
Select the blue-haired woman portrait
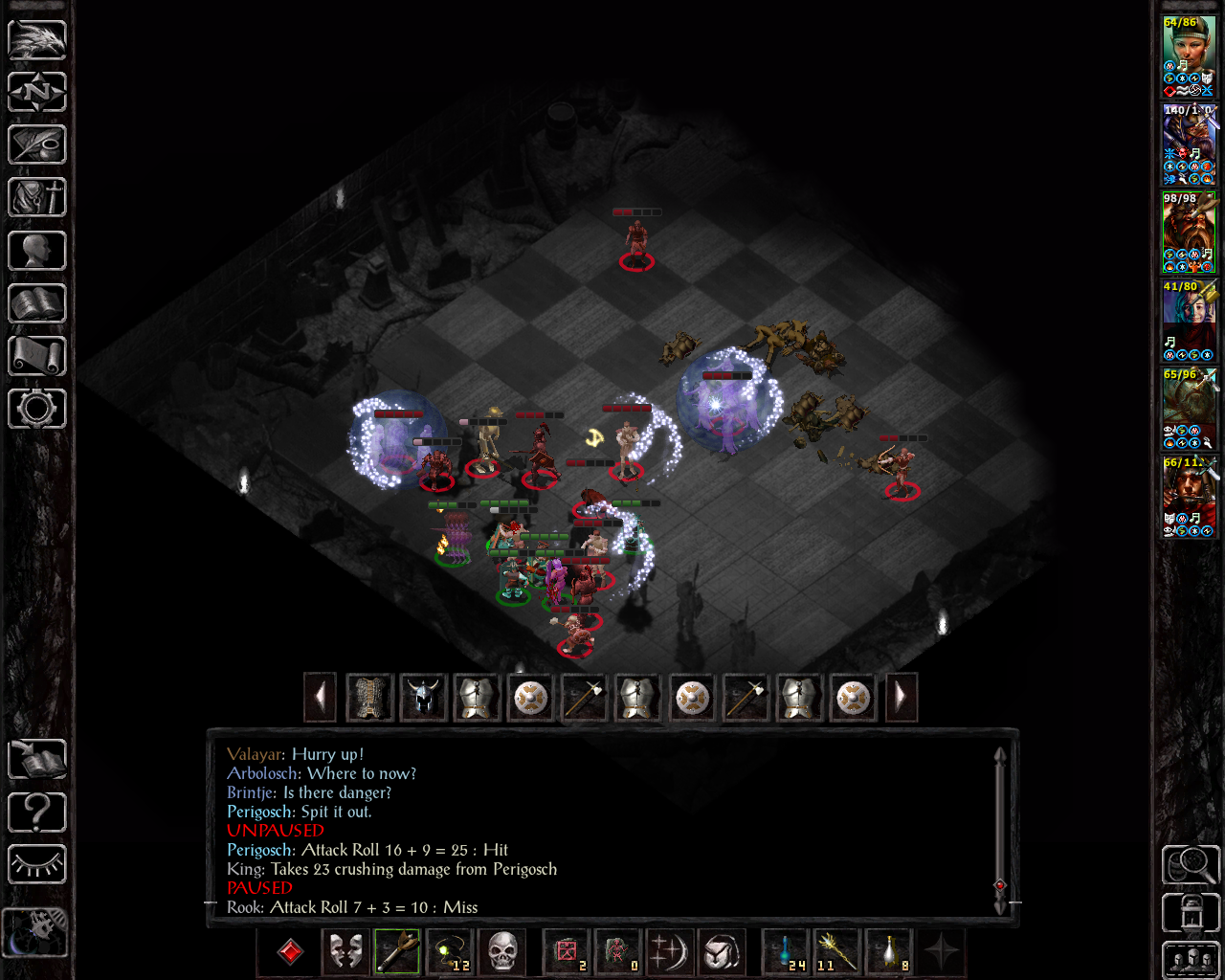coord(1188,320)
